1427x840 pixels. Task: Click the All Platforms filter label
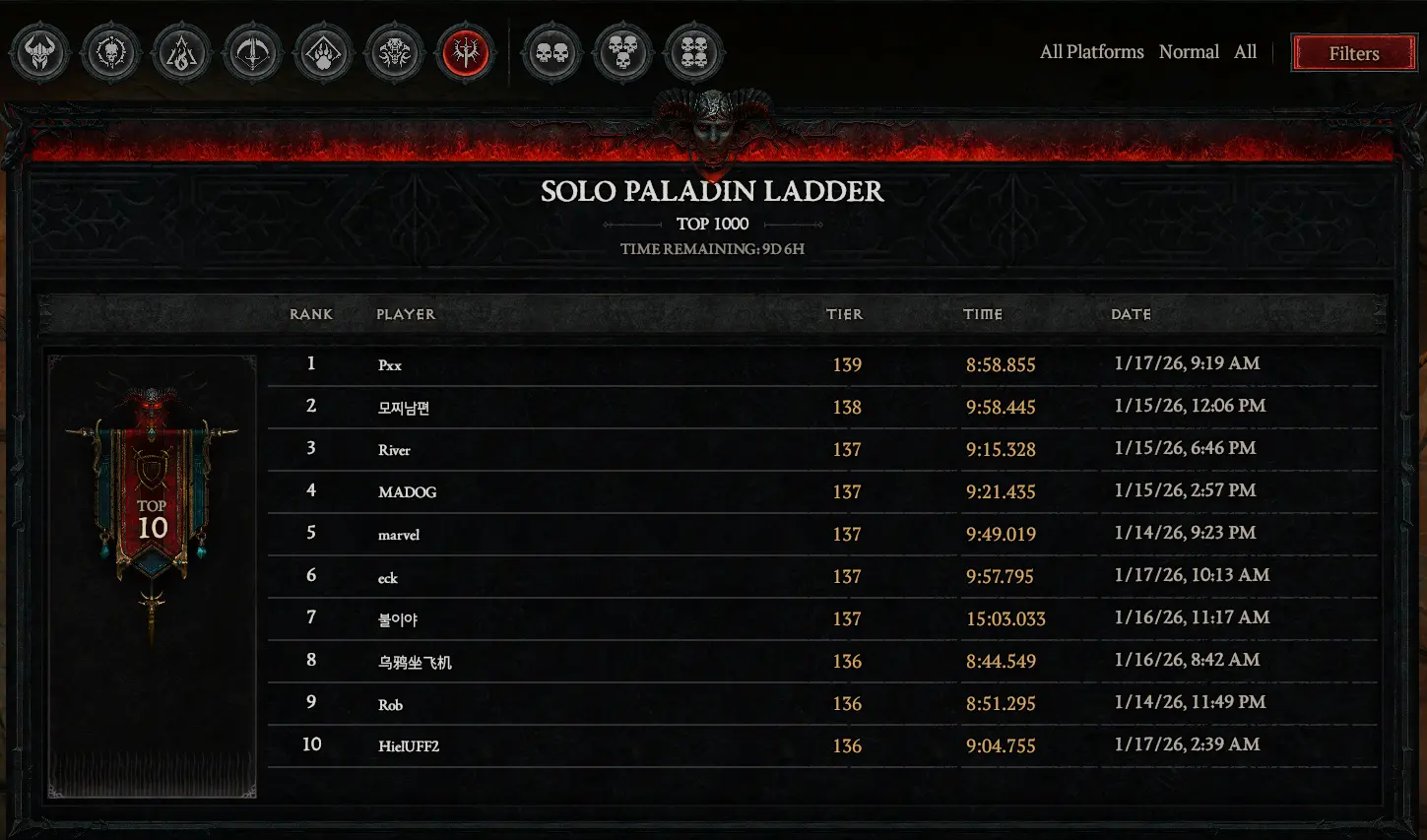1091,52
